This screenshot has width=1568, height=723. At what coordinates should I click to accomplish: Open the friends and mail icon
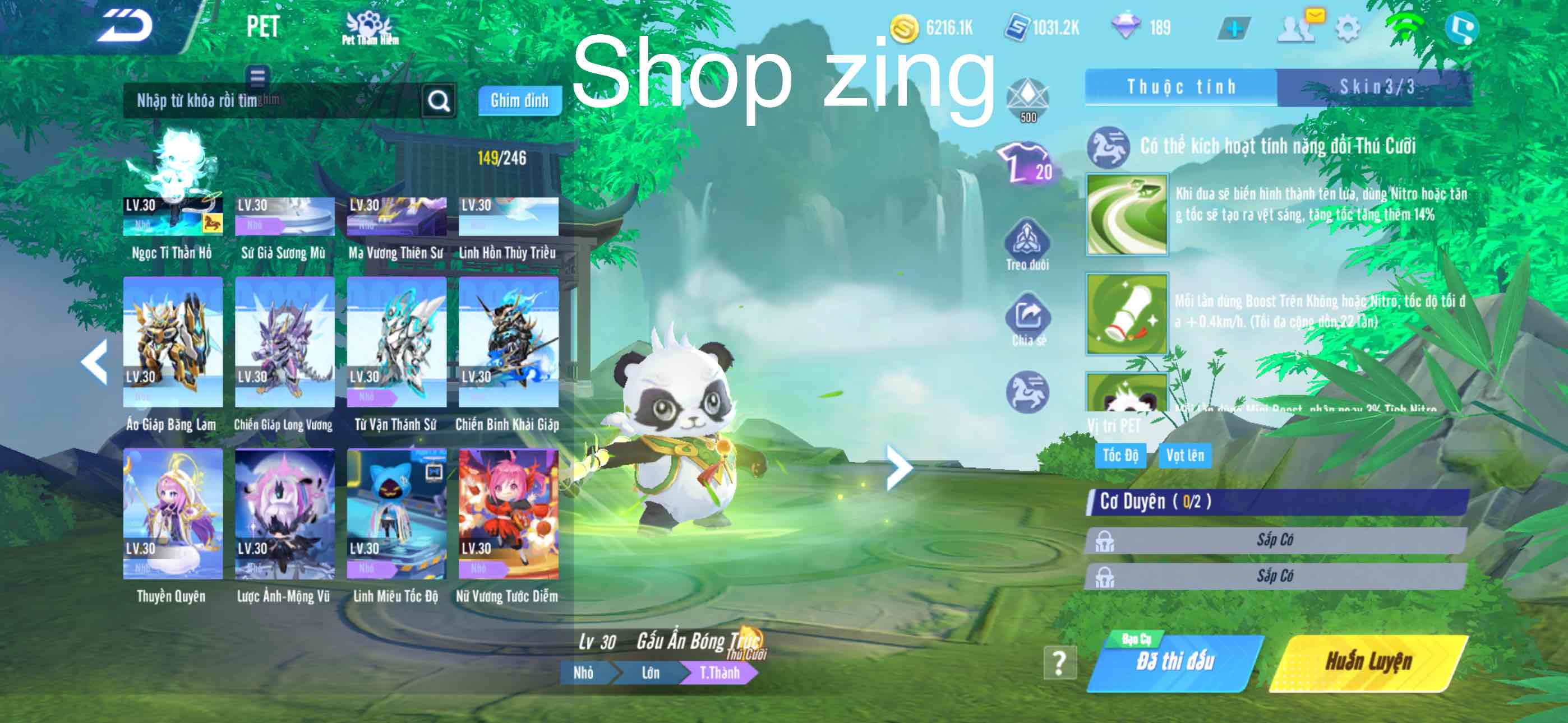click(x=1297, y=27)
